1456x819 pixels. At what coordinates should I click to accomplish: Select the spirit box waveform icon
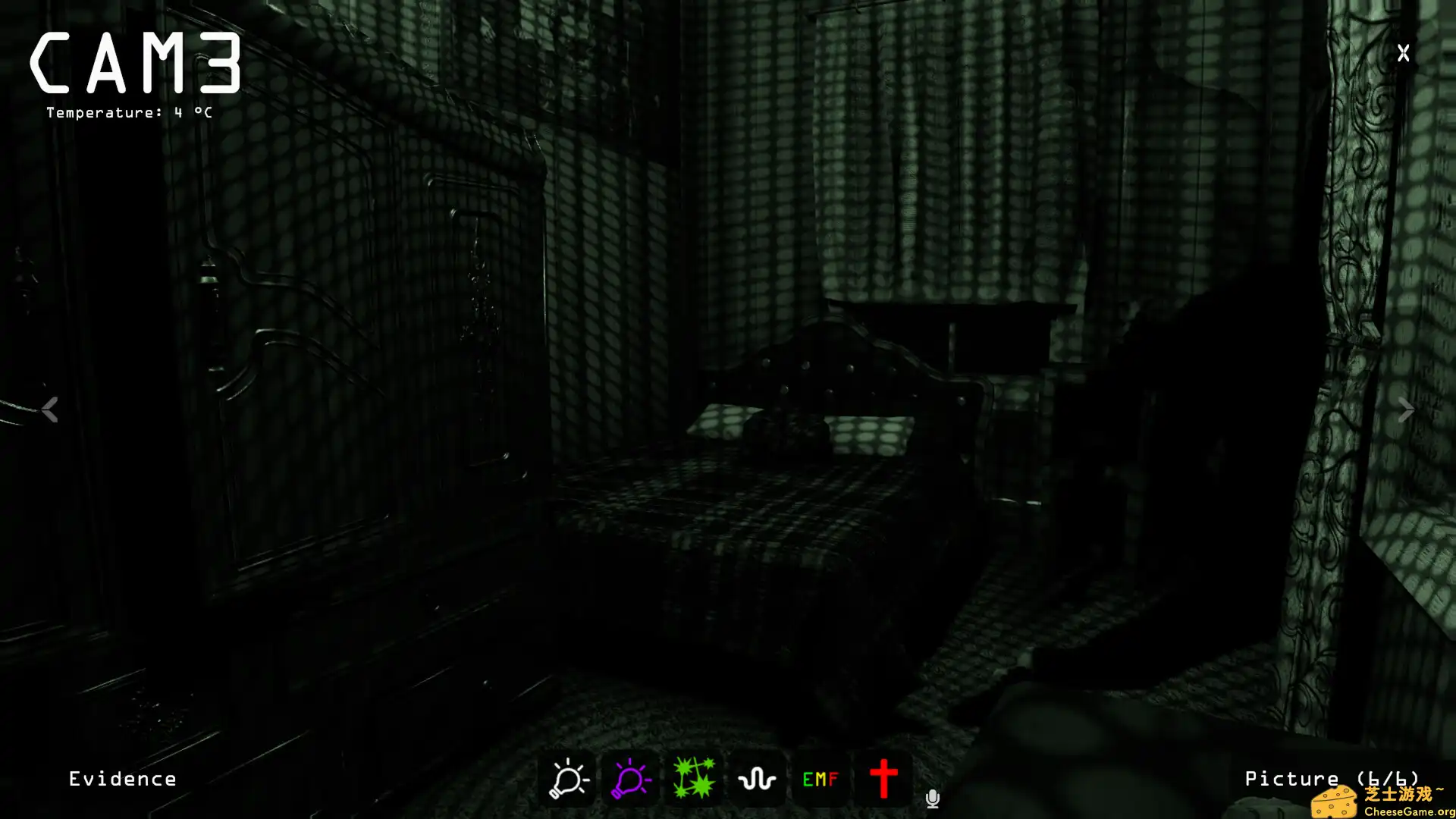tap(756, 777)
